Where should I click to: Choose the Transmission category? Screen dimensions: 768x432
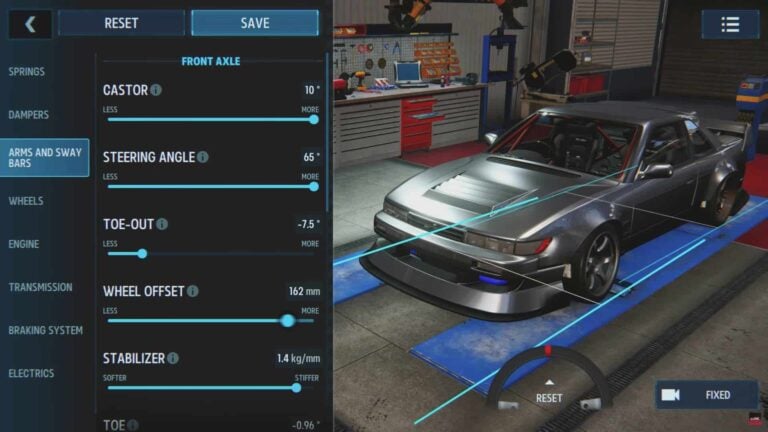(x=41, y=287)
